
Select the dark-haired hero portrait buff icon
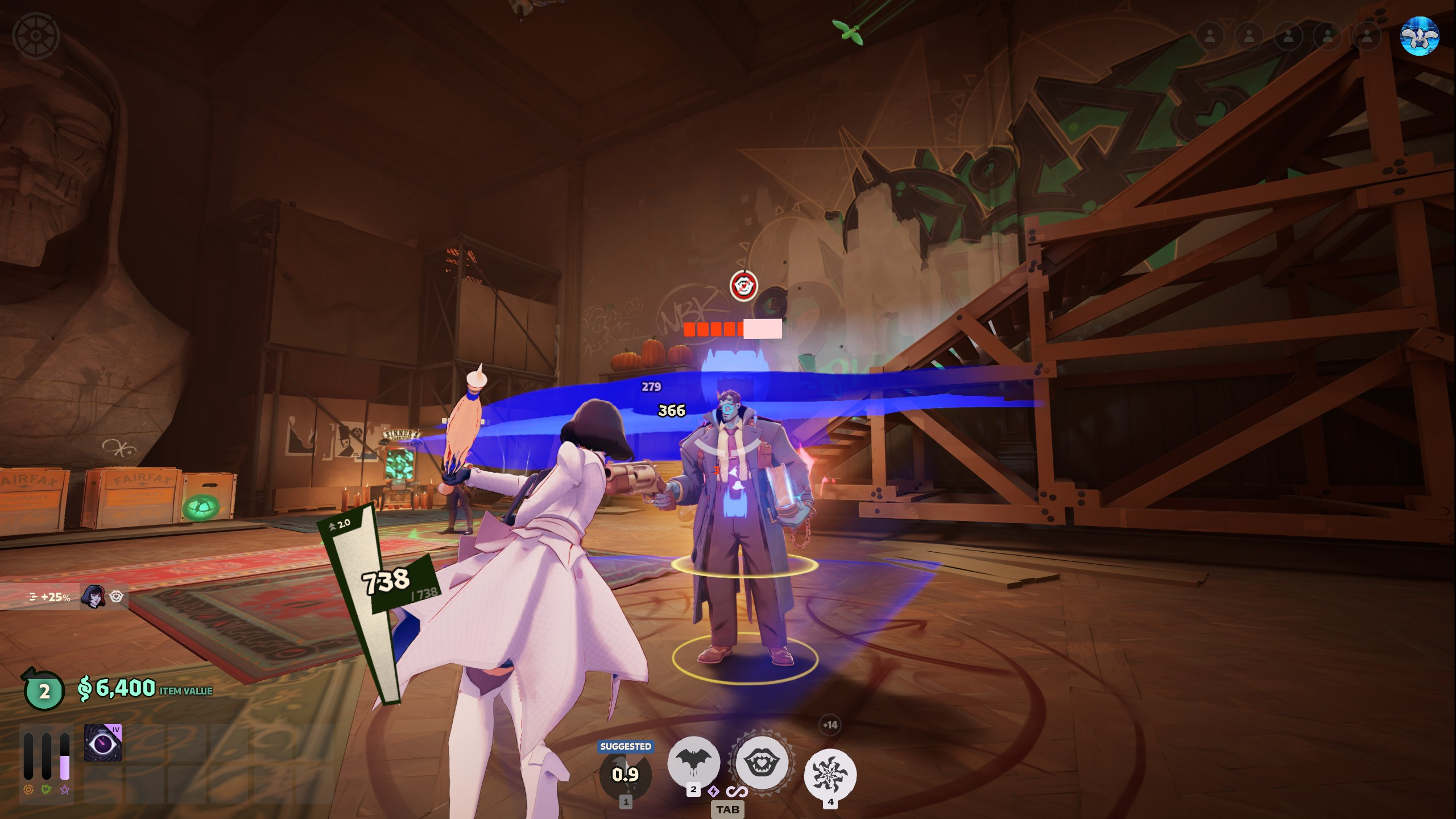point(93,597)
